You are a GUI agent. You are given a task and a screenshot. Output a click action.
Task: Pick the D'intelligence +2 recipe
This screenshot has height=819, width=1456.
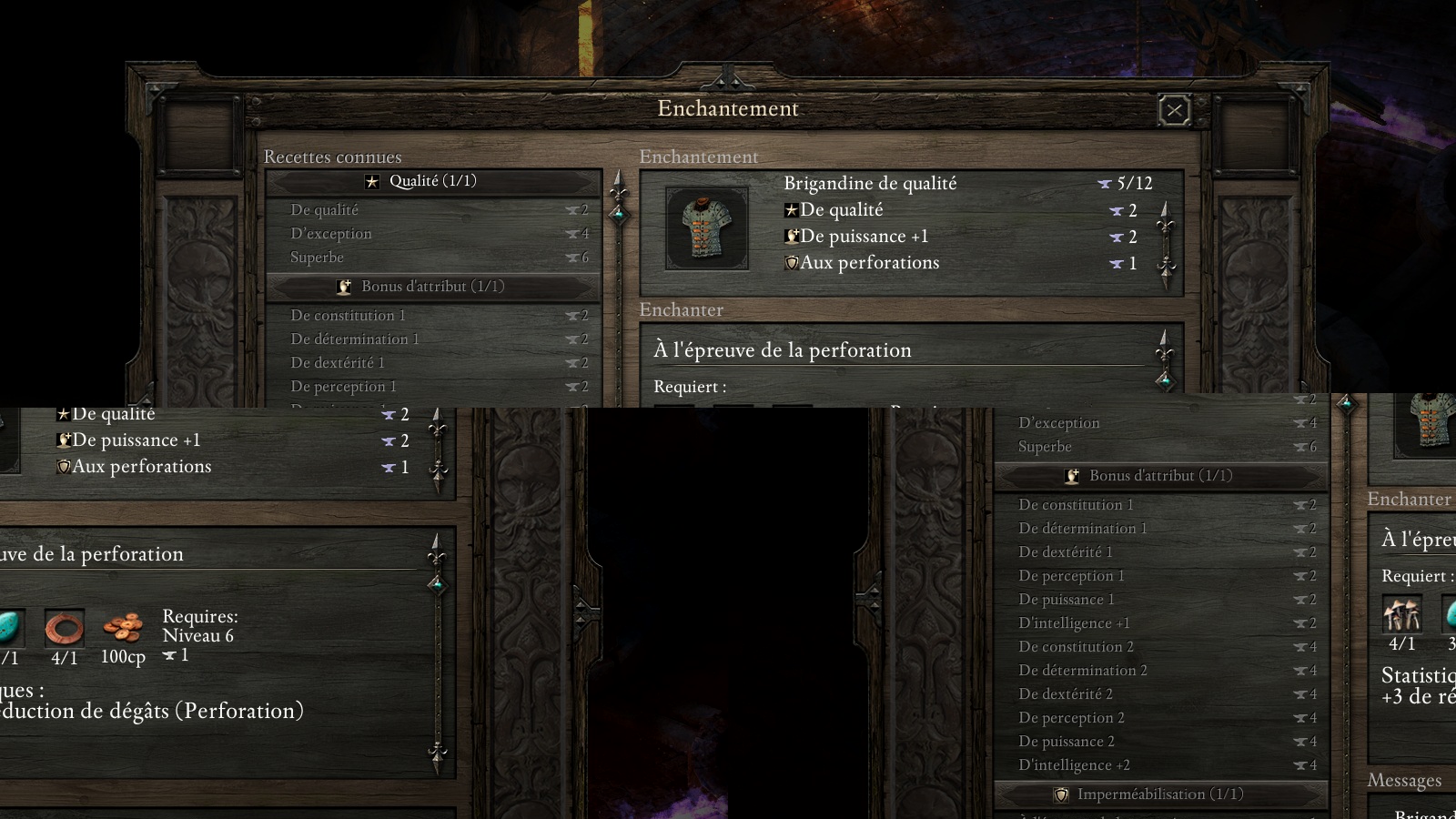pyautogui.click(x=1074, y=765)
